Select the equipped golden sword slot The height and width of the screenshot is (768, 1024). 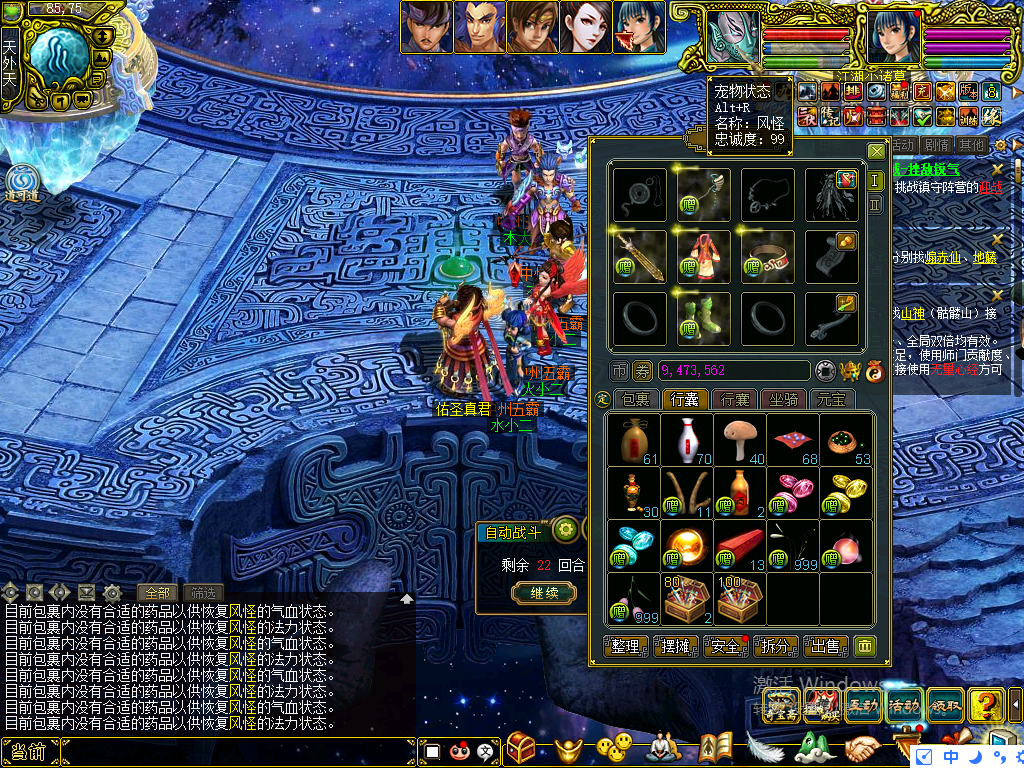[639, 257]
